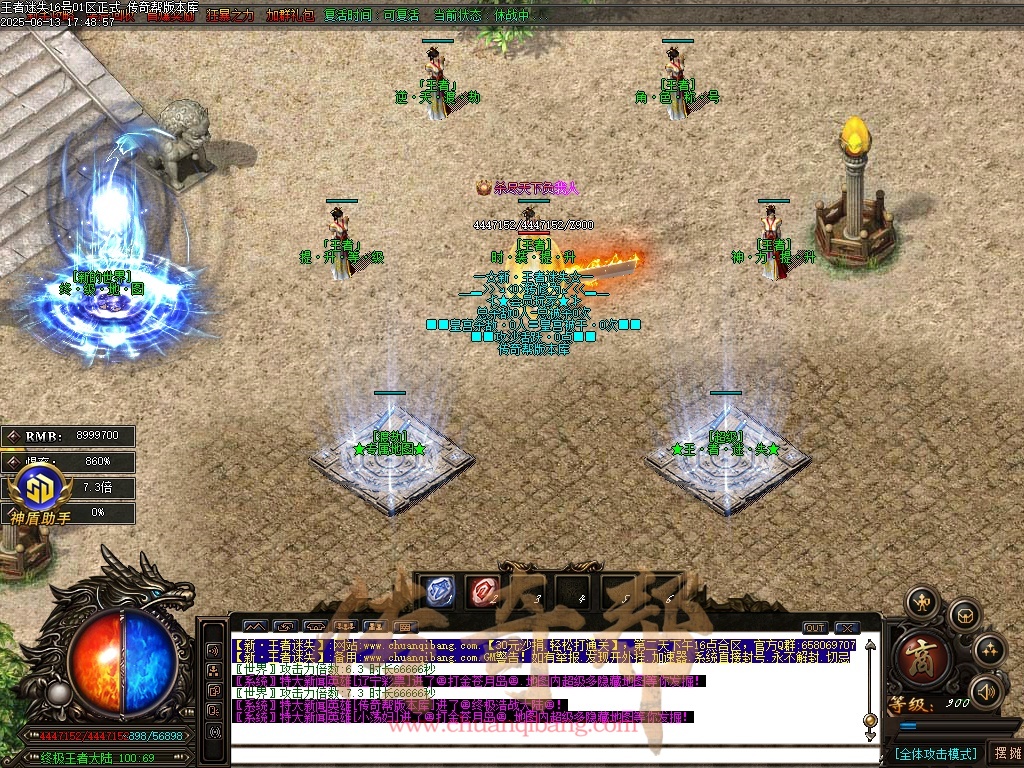Click the OUT button above chat
Image resolution: width=1024 pixels, height=768 pixels.
[815, 628]
